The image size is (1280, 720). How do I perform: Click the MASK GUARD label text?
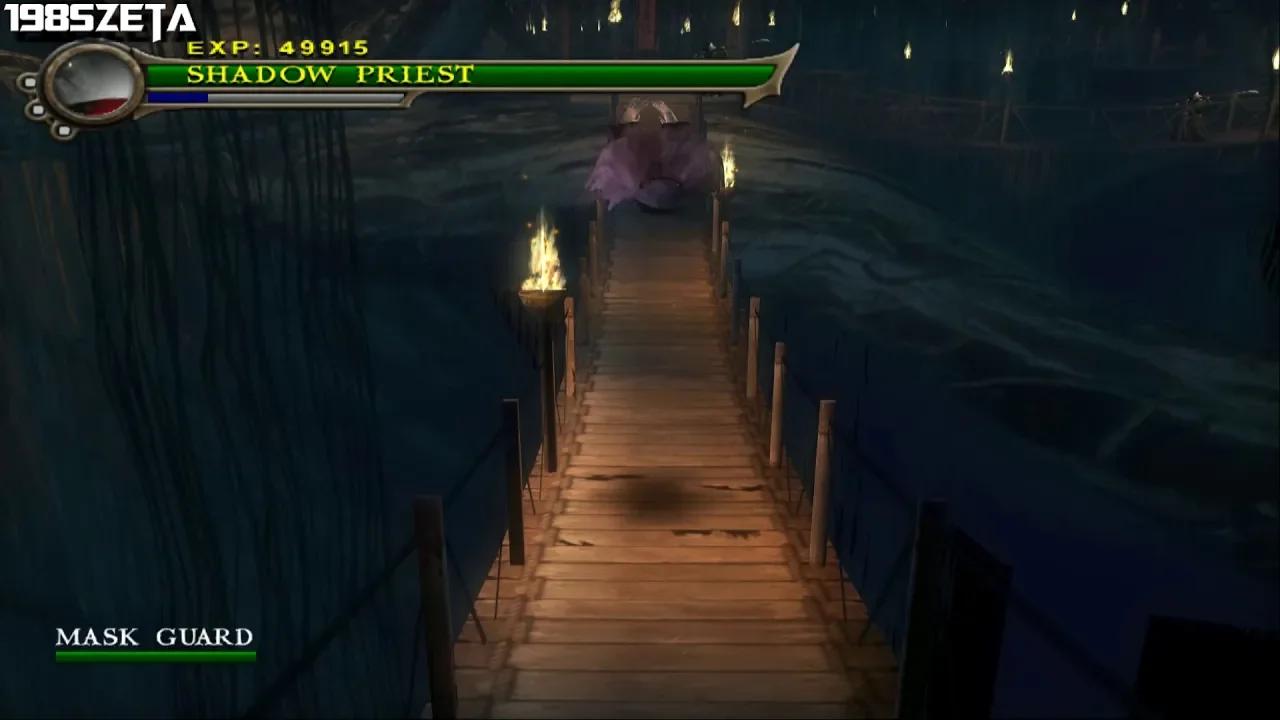click(x=156, y=635)
